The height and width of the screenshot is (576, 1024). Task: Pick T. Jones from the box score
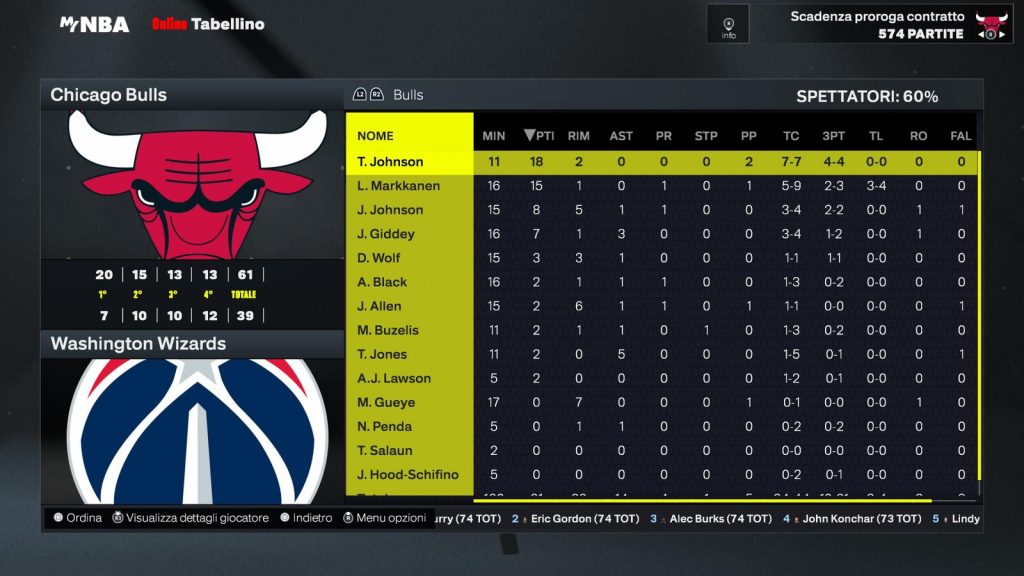tap(382, 354)
